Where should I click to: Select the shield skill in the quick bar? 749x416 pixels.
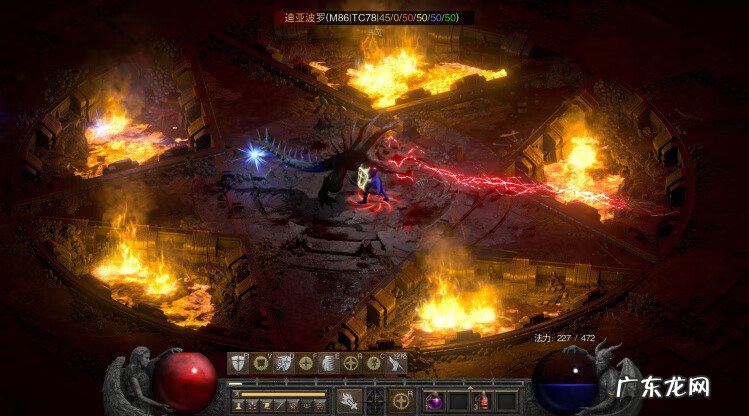238,364
